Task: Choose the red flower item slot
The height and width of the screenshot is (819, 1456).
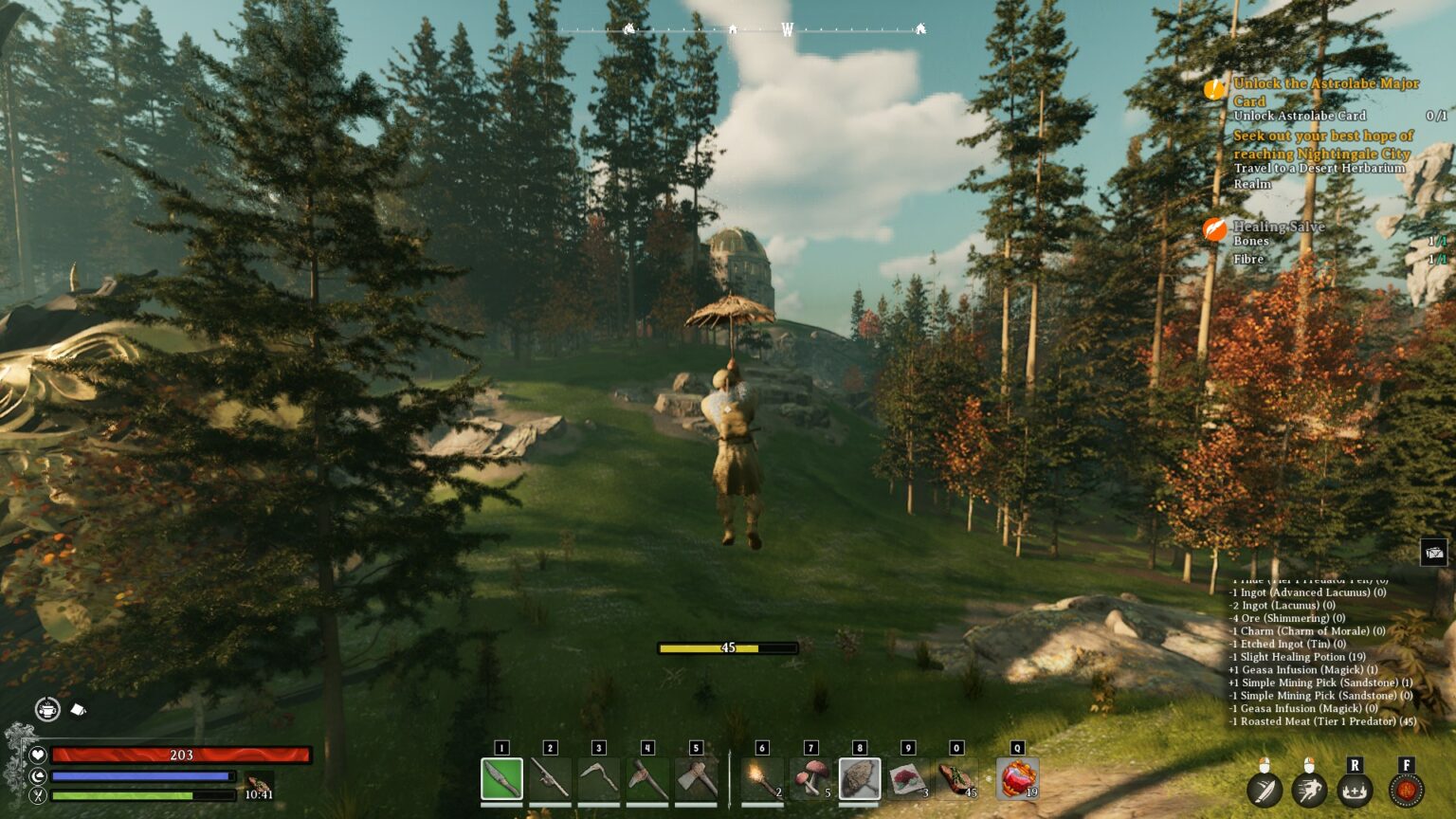Action: (908, 779)
